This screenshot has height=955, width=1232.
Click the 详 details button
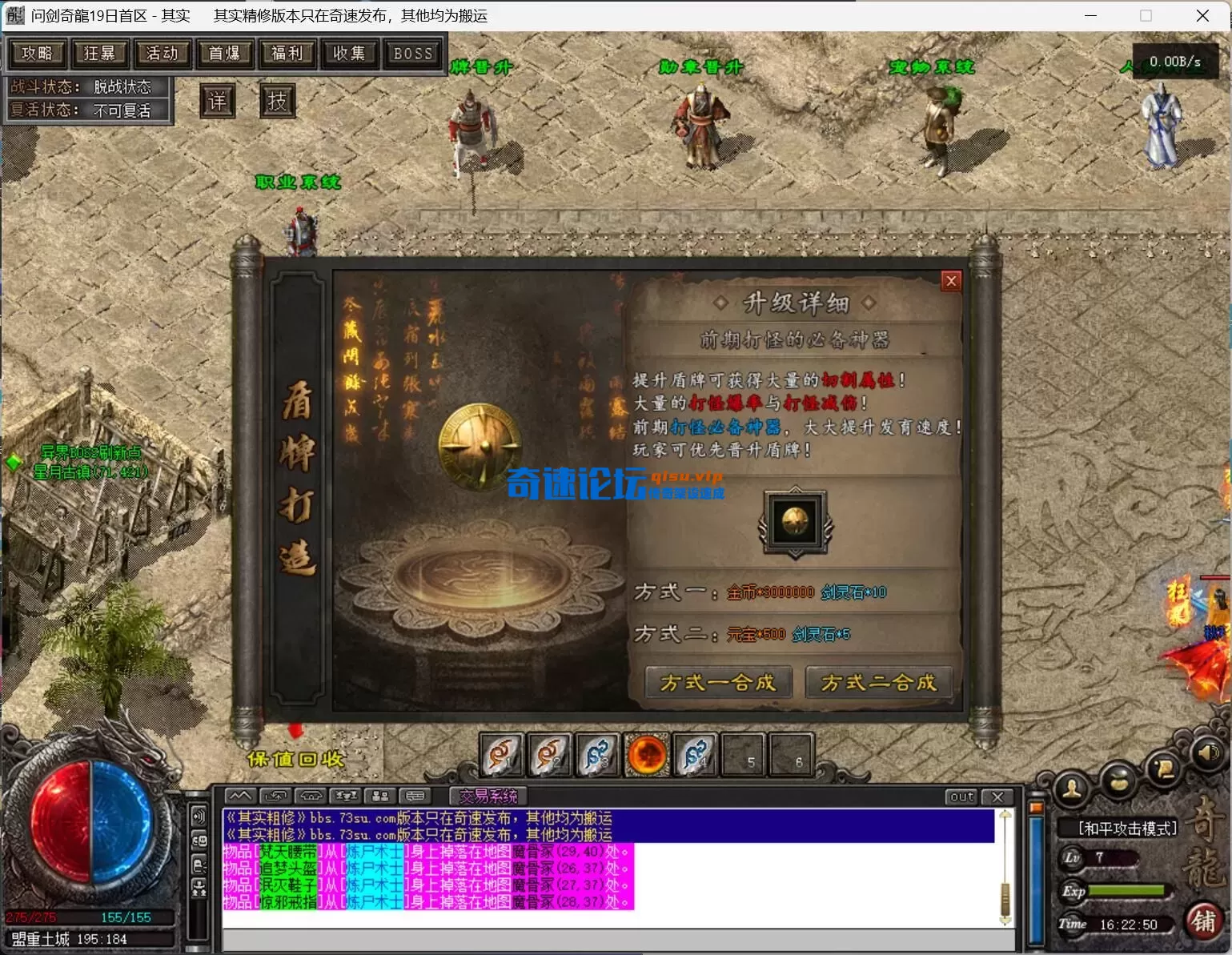217,102
